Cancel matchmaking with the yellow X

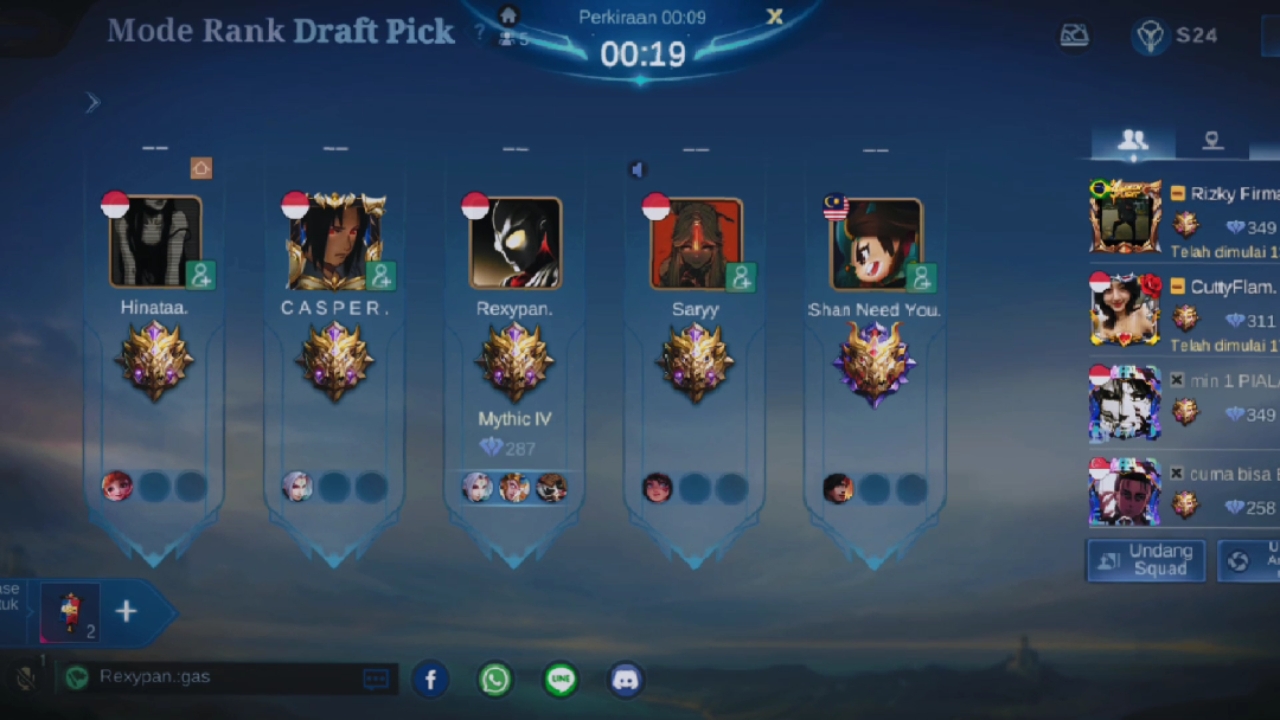(774, 17)
